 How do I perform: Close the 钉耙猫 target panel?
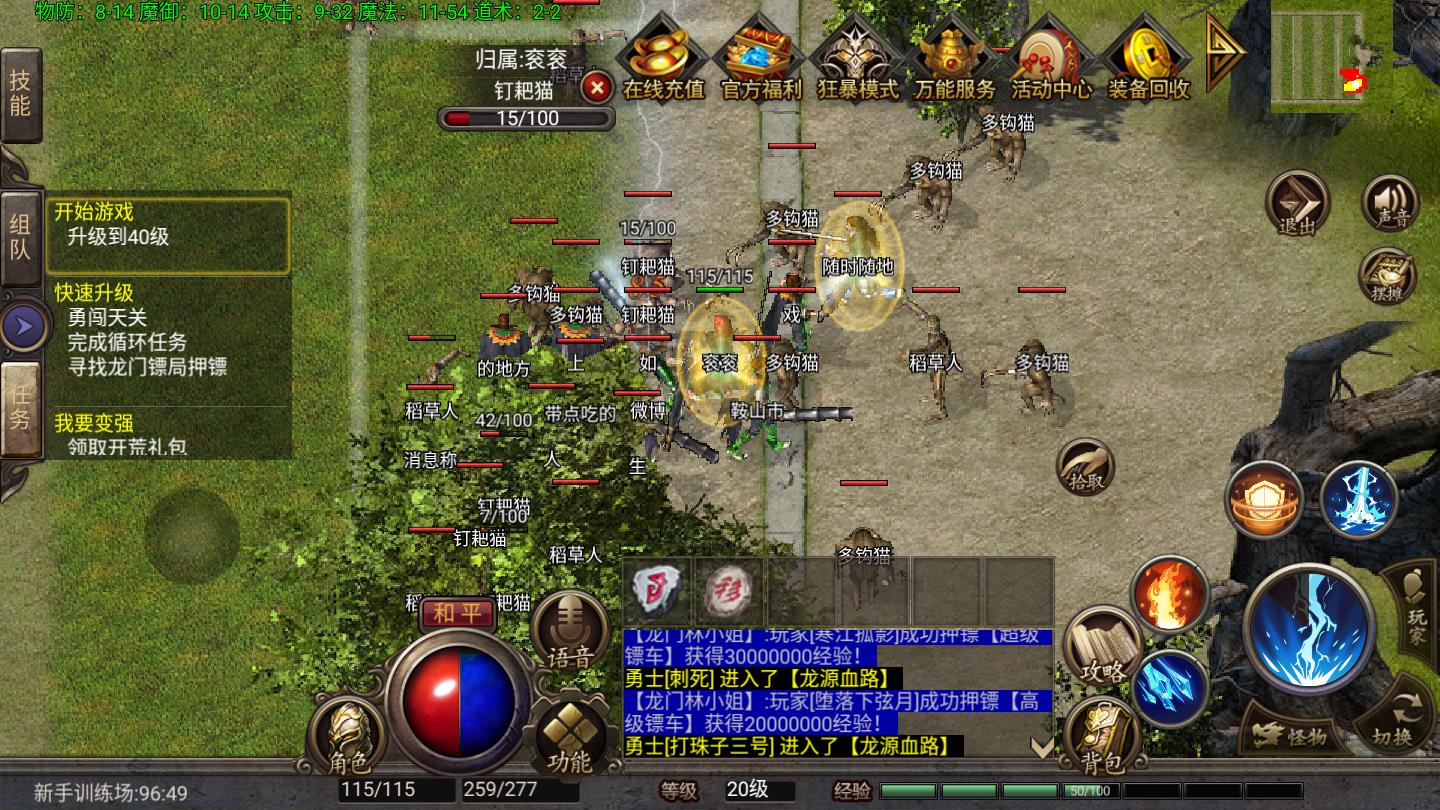click(597, 88)
